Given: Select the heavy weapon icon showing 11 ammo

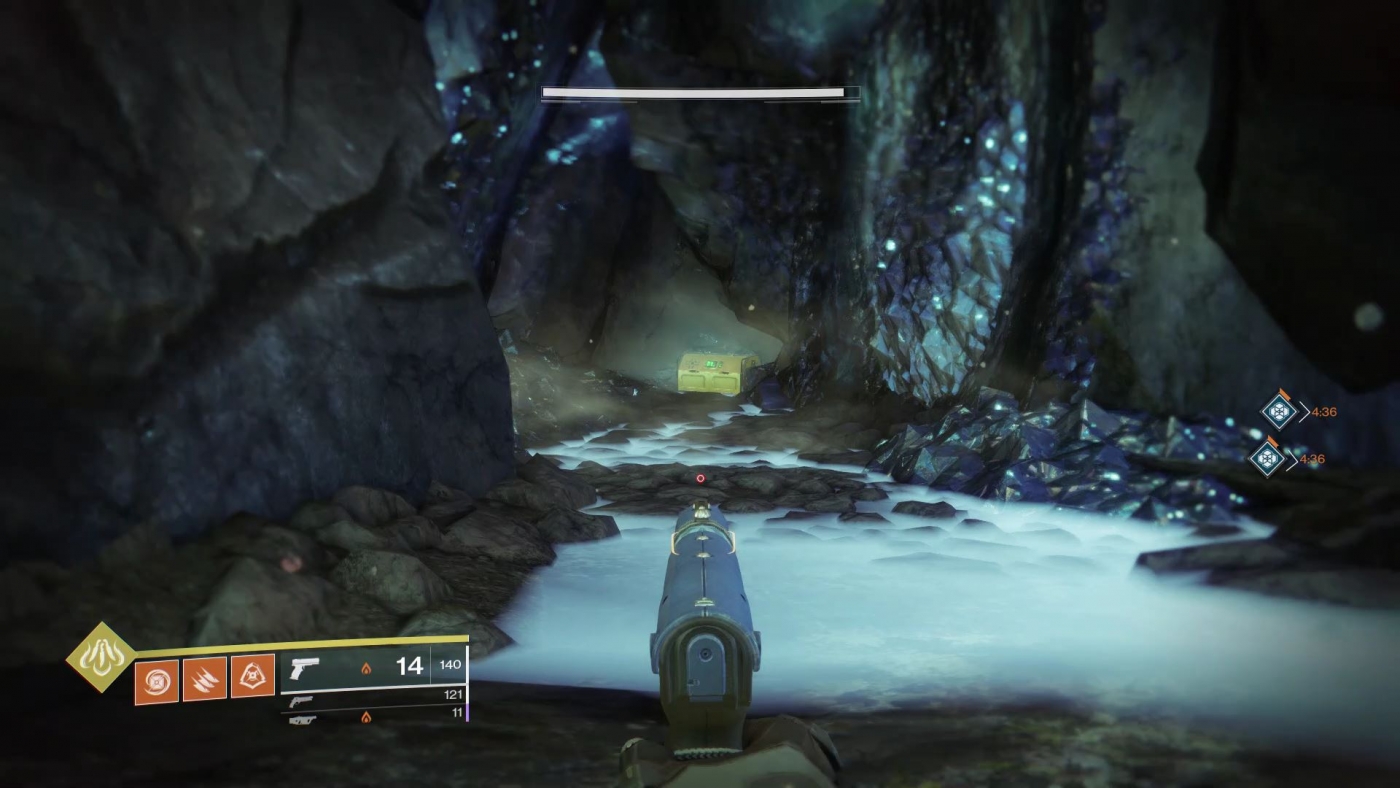Looking at the screenshot, I should (303, 721).
